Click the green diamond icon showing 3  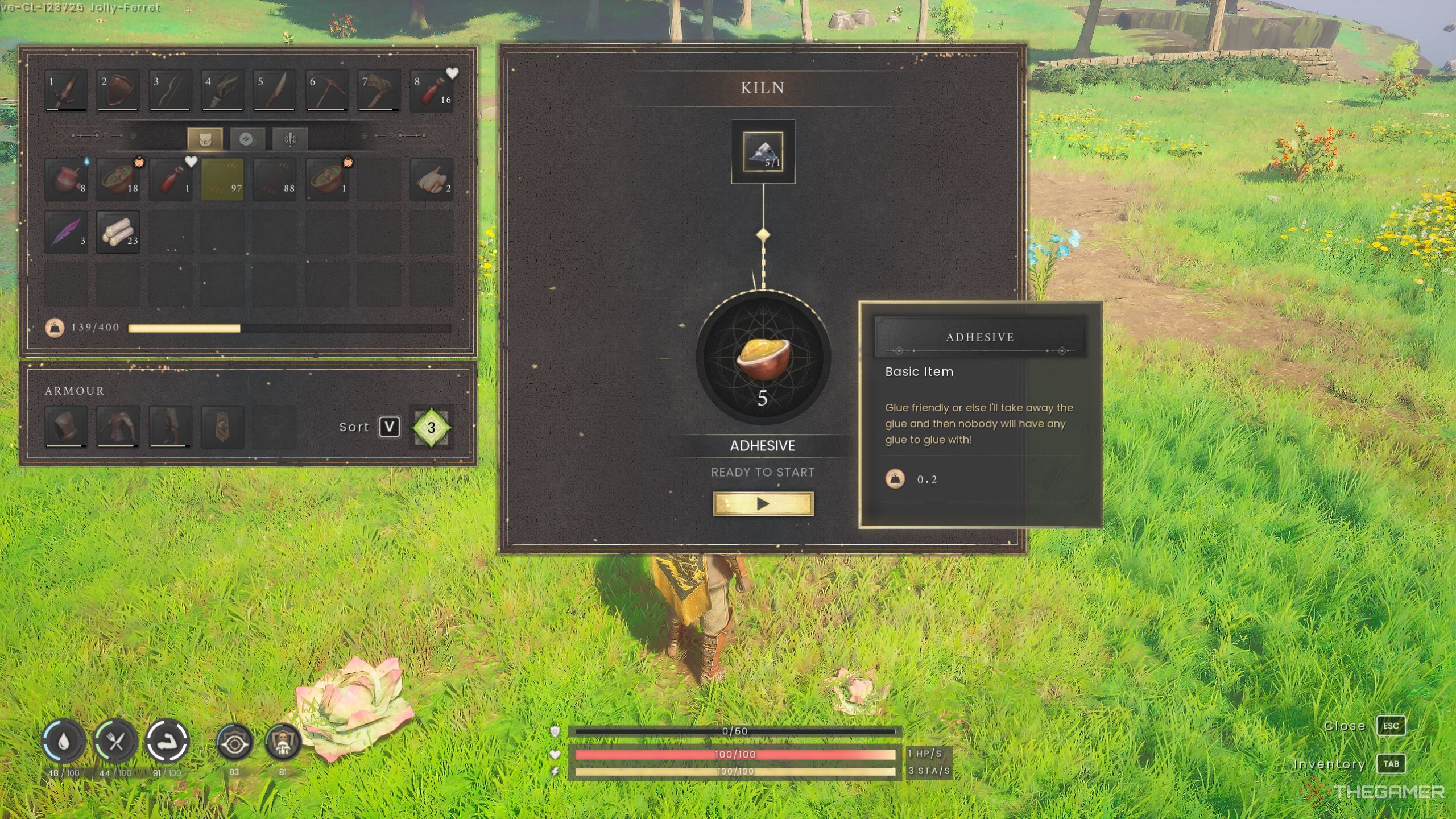pos(431,428)
